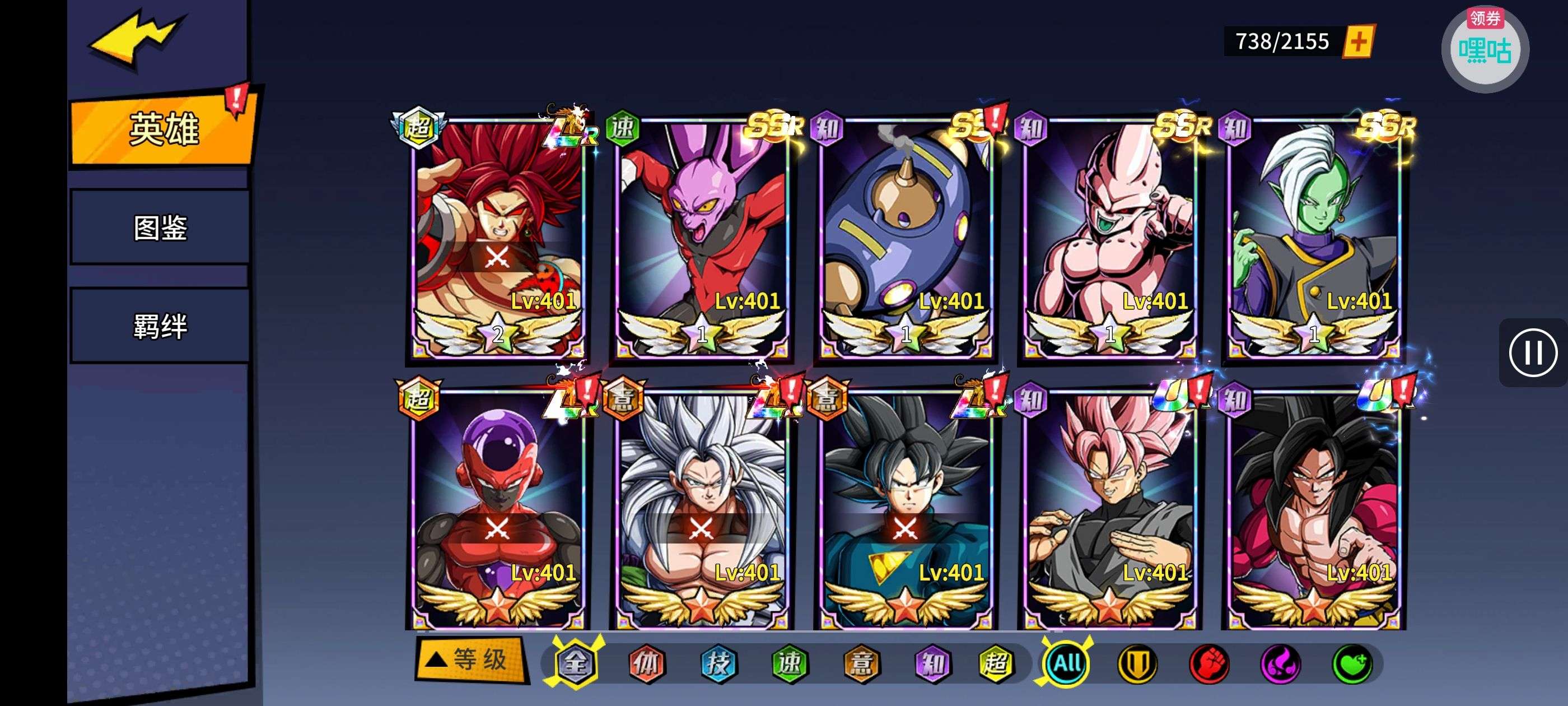Filter by the red fist attacker role
The height and width of the screenshot is (706, 1568).
(x=1208, y=663)
